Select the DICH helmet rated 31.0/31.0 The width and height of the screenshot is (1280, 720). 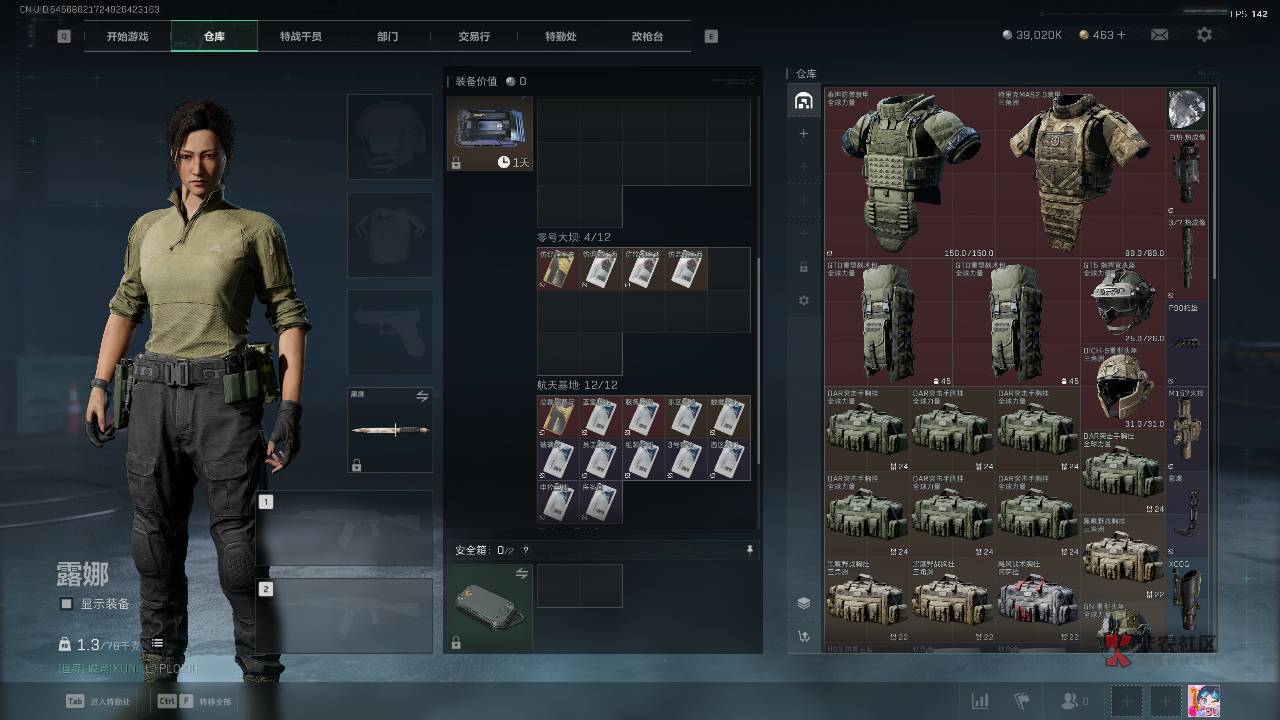(x=1122, y=386)
